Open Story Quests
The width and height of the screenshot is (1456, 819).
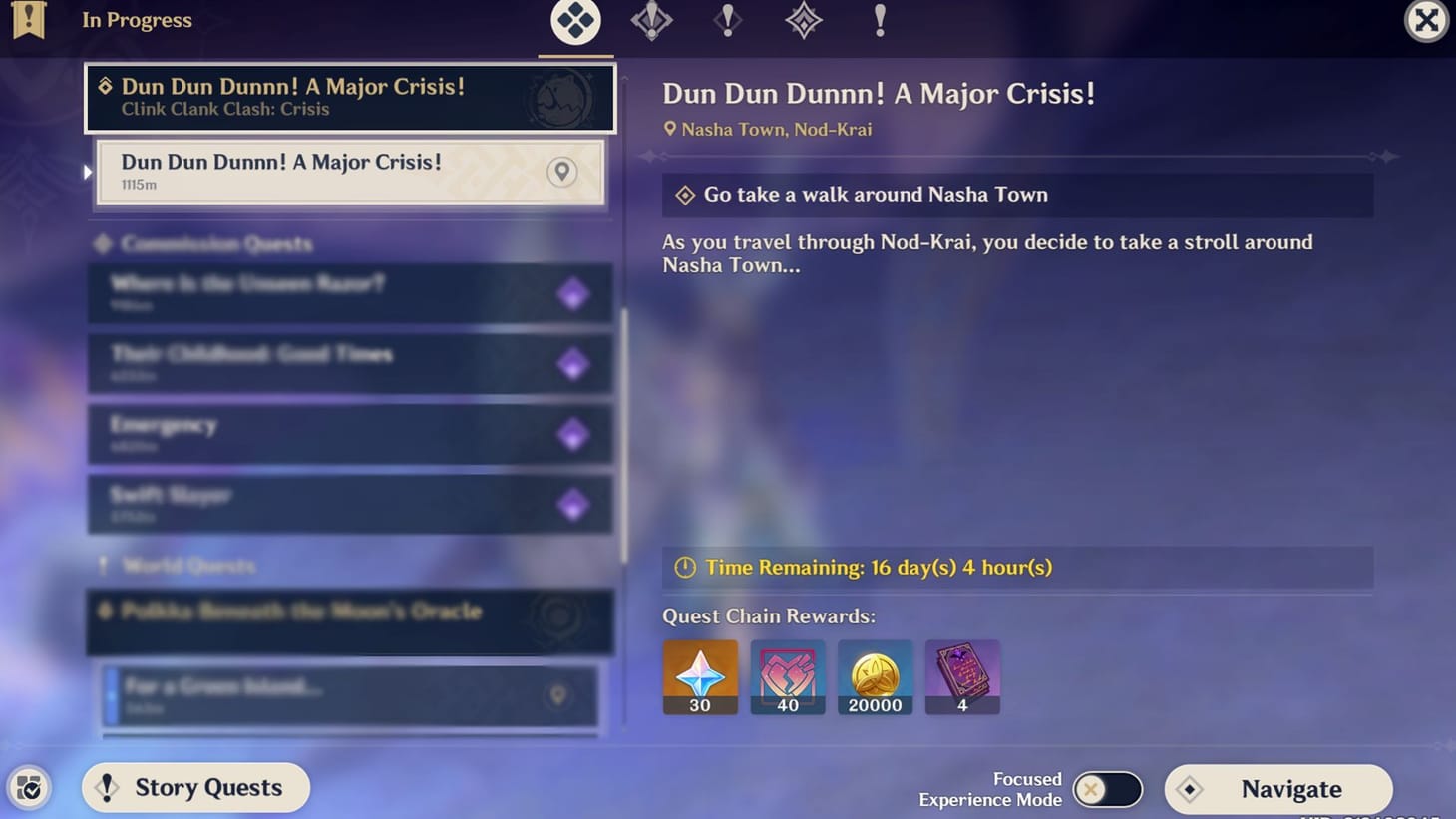pos(195,788)
